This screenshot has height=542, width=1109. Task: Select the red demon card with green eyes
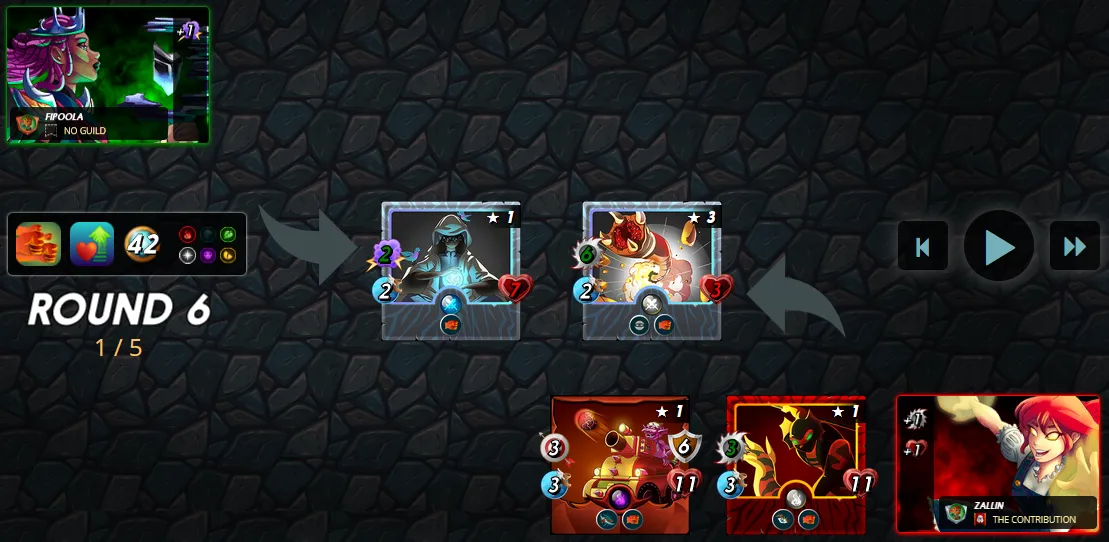[796, 464]
